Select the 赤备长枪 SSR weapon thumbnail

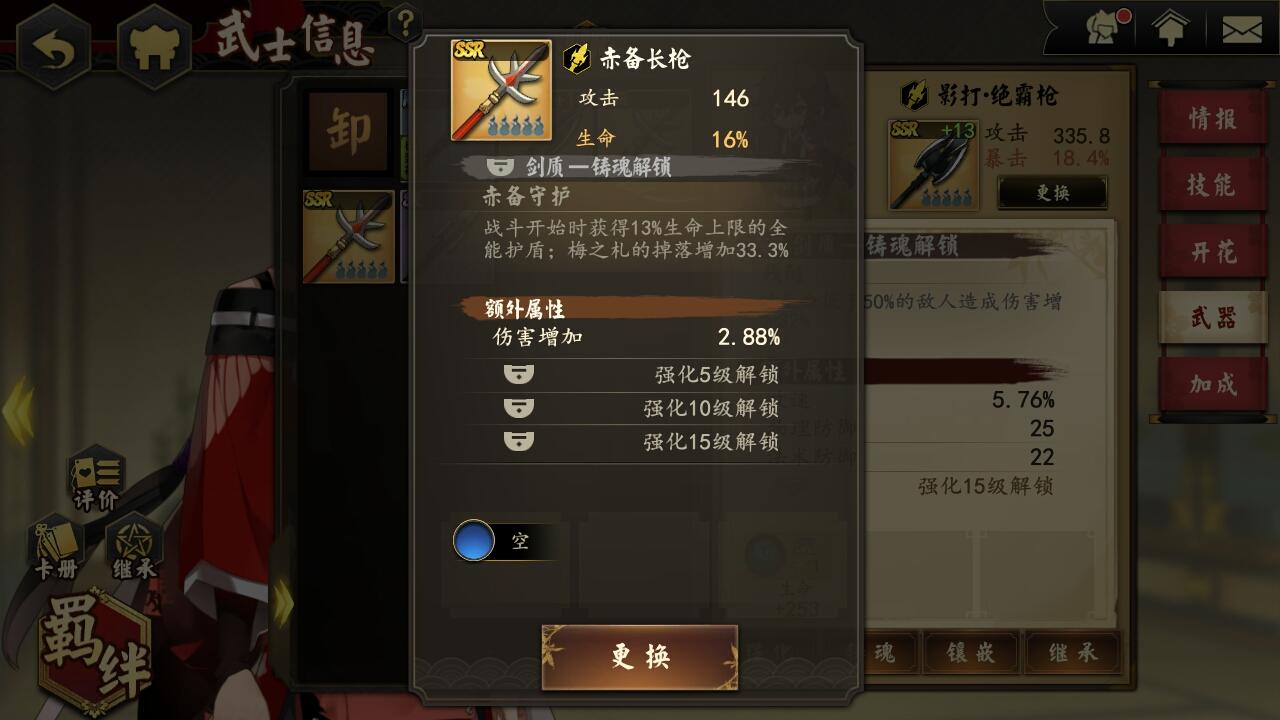348,238
